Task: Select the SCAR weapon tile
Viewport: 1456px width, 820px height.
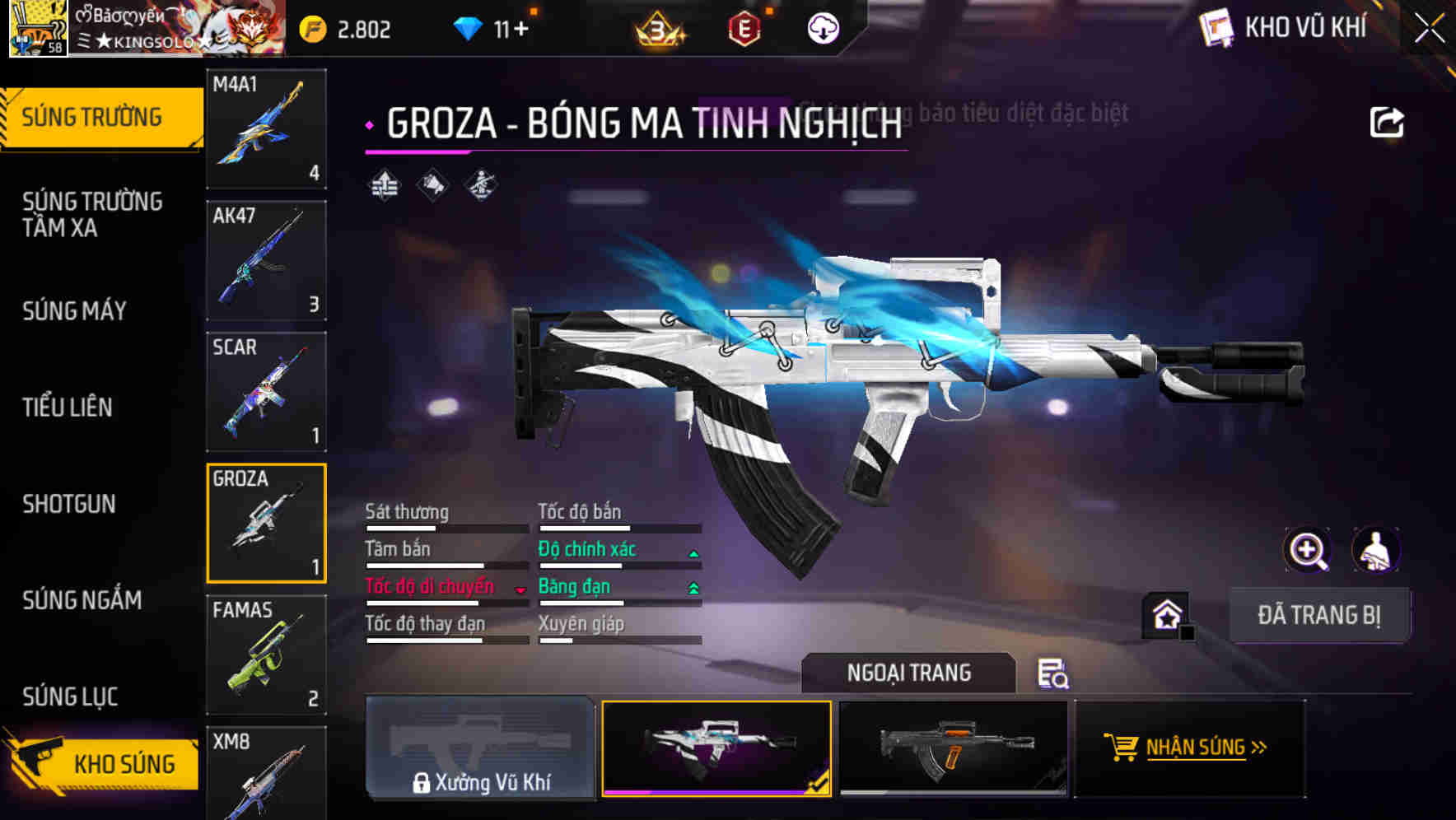Action: tap(266, 392)
